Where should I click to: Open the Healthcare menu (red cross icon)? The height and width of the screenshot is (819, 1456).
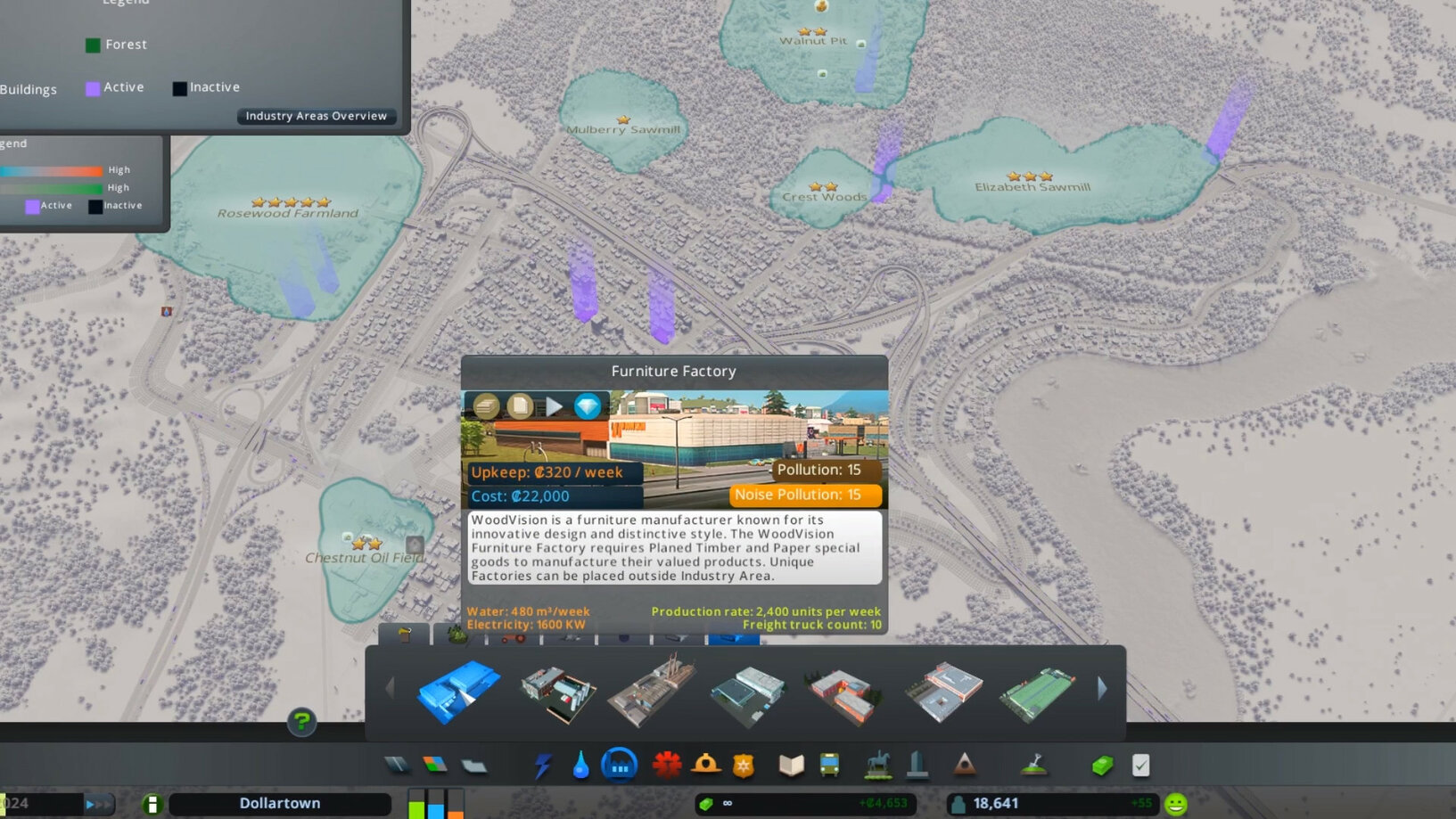[668, 764]
